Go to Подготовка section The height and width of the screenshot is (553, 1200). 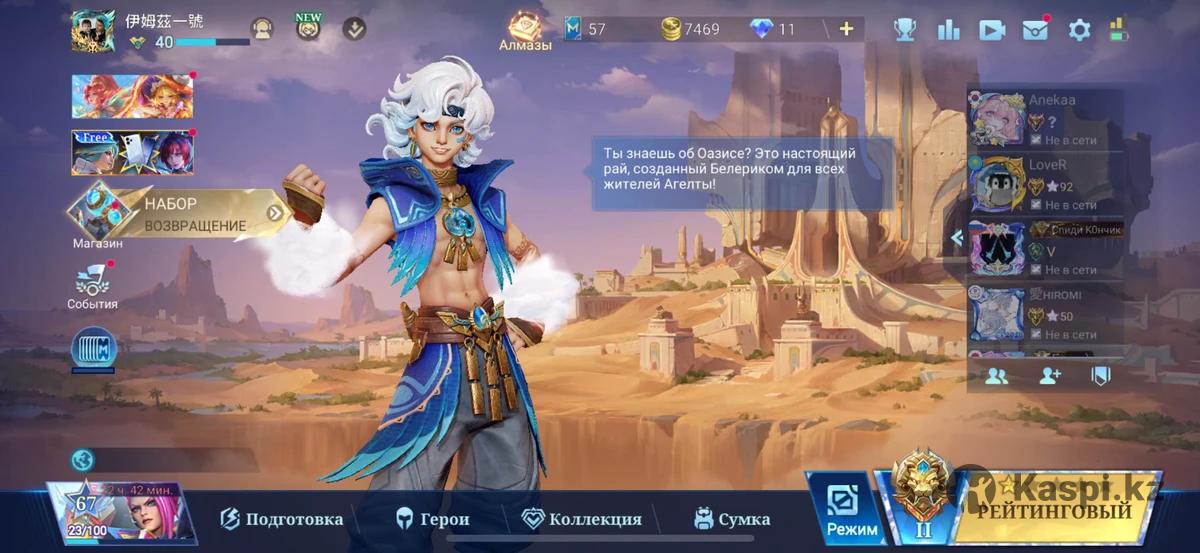pos(282,519)
